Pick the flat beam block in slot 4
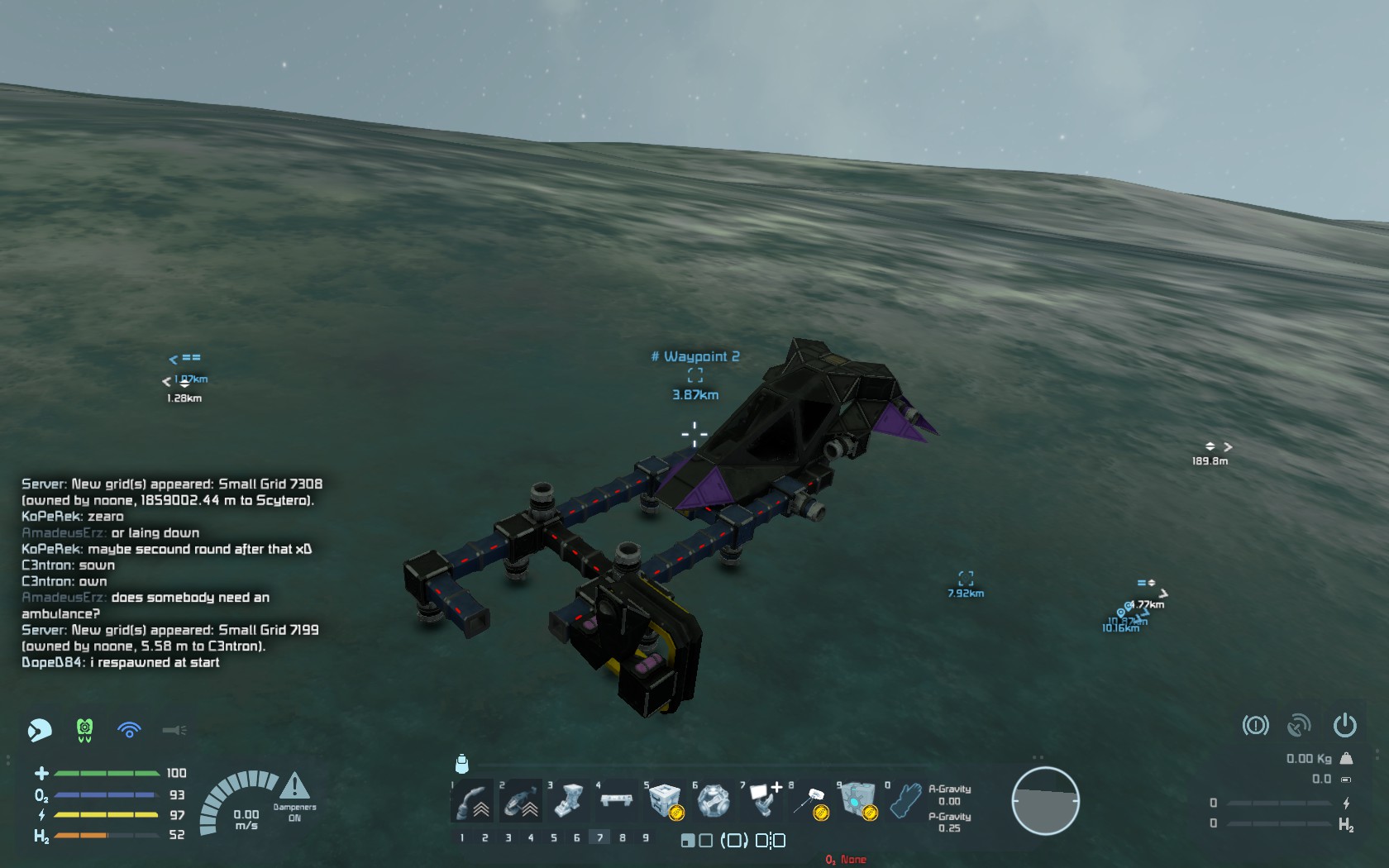1389x868 pixels. [617, 799]
